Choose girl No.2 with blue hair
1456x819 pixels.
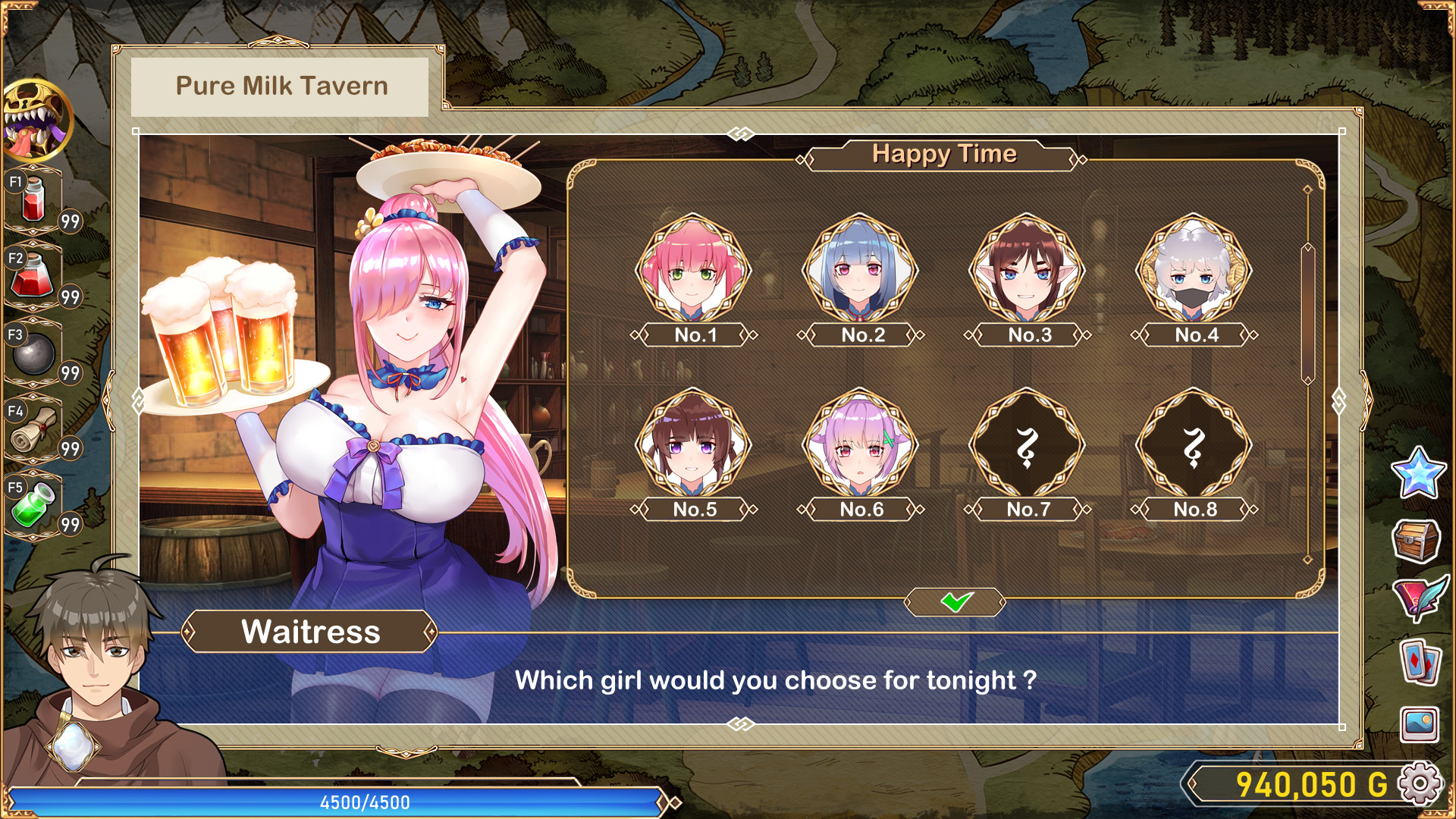click(x=860, y=271)
